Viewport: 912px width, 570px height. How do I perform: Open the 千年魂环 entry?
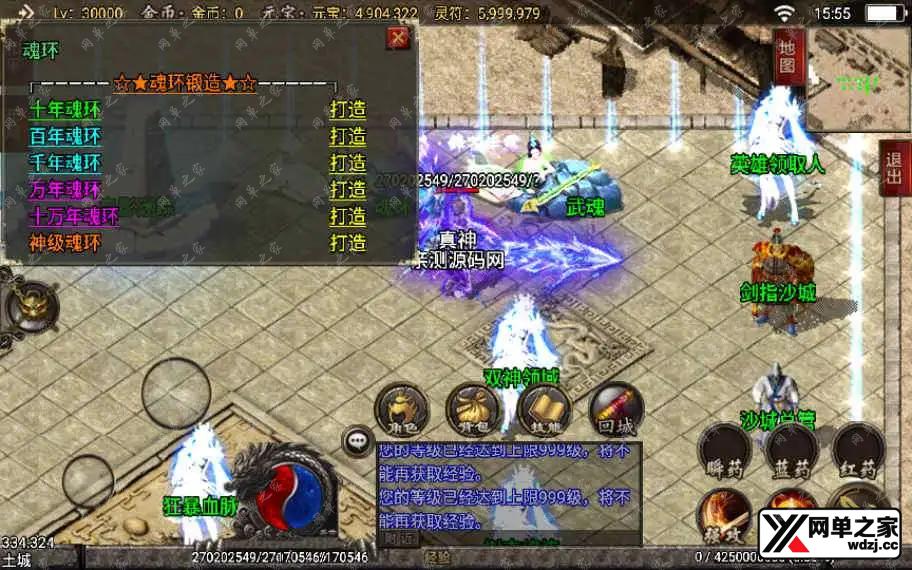point(66,163)
